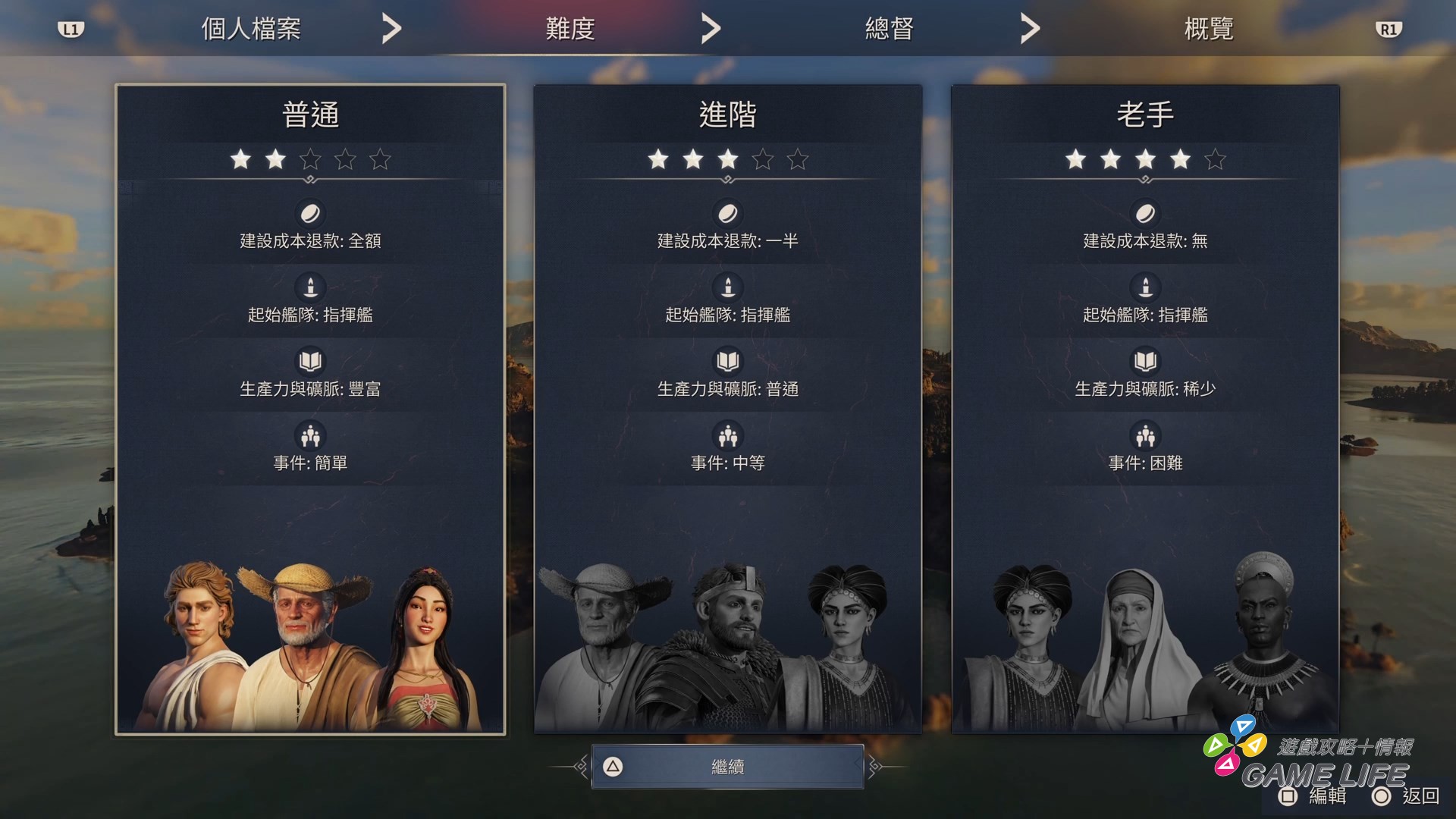Click the fourth star on the 老手 rating
Image resolution: width=1456 pixels, height=819 pixels.
click(x=1180, y=160)
